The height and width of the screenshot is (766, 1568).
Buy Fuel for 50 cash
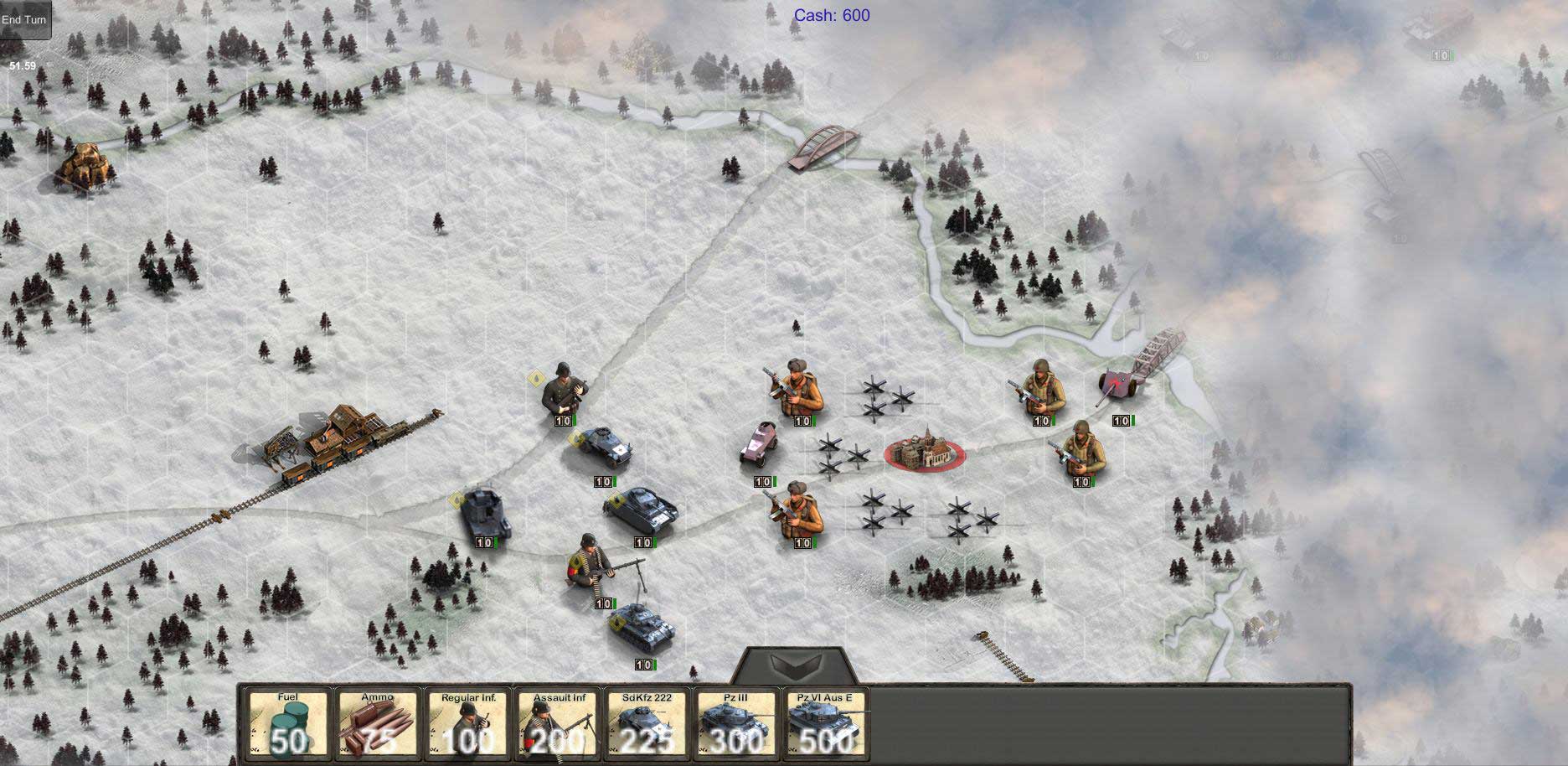pyautogui.click(x=287, y=724)
